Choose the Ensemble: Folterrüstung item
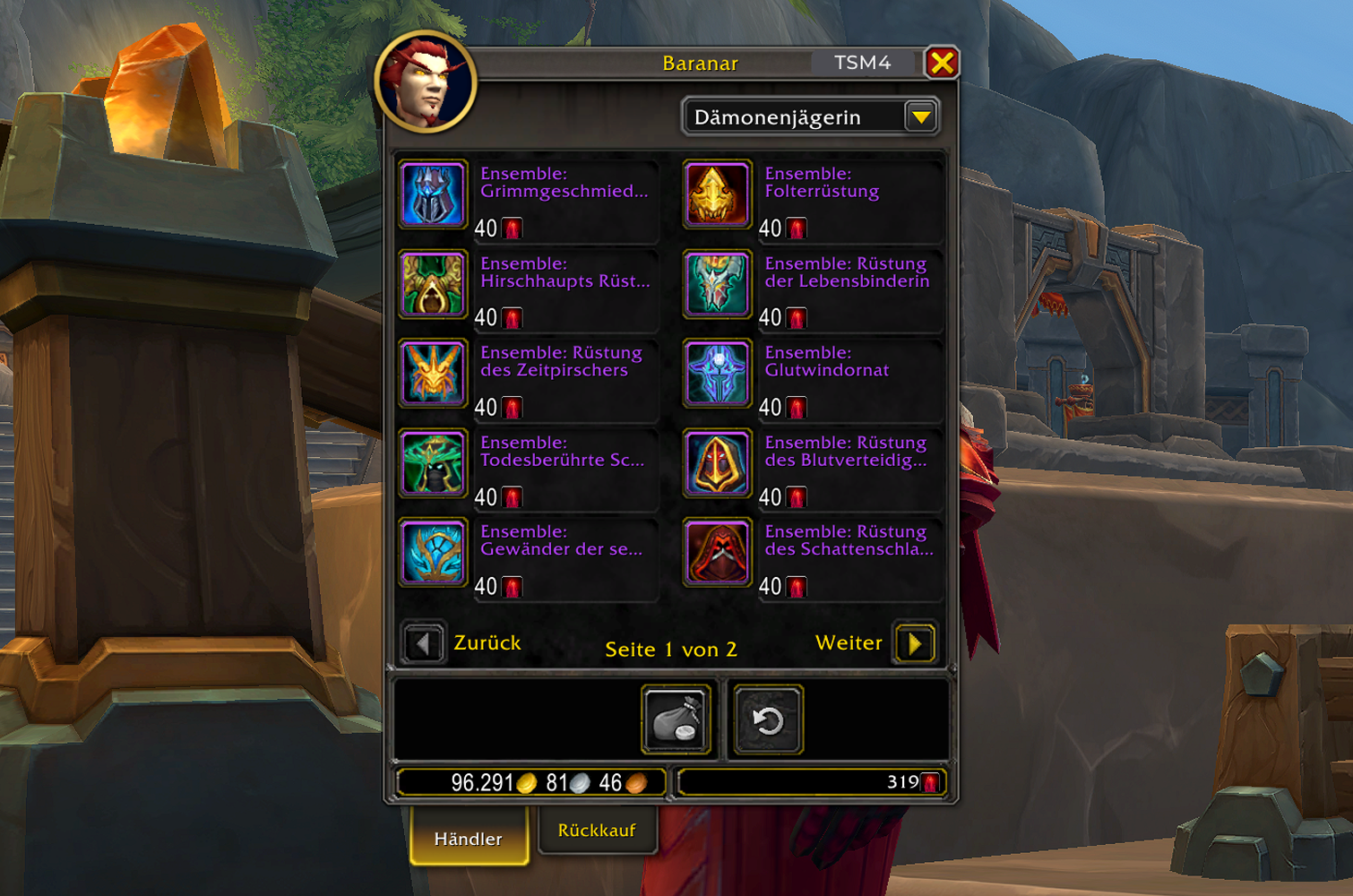The width and height of the screenshot is (1353, 896). (717, 194)
